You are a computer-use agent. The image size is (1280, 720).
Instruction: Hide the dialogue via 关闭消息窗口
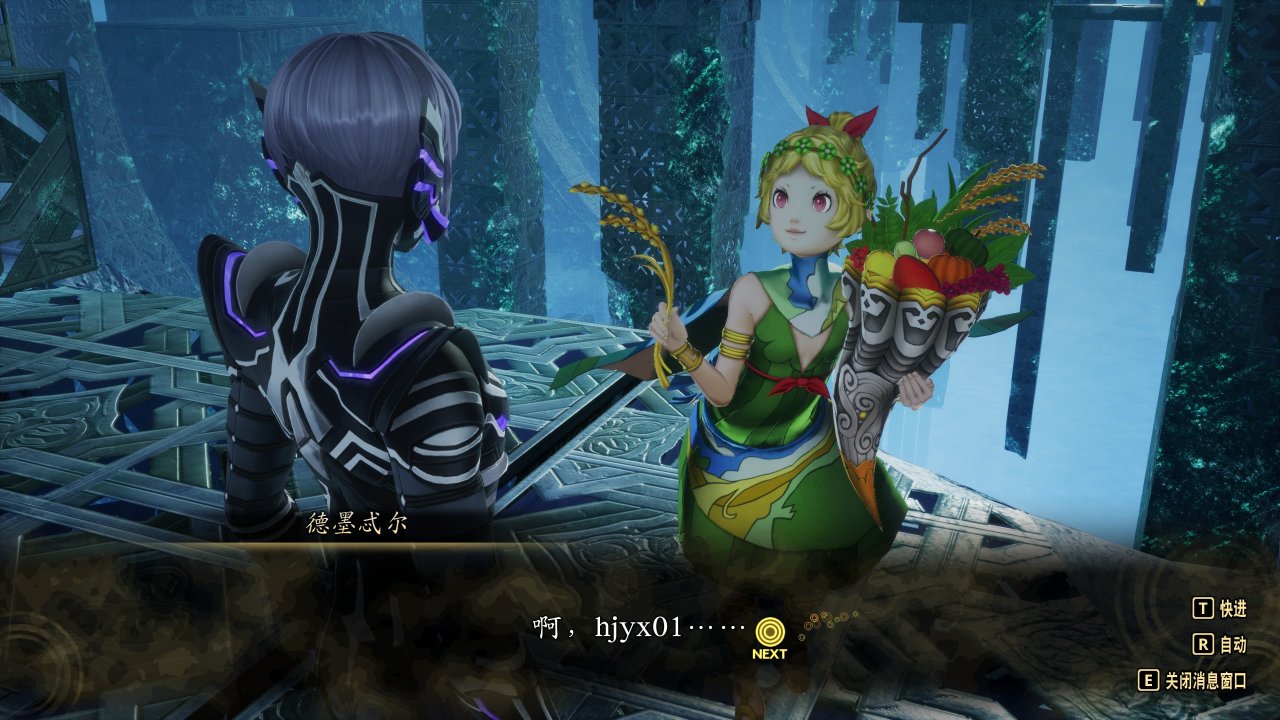click(1194, 680)
